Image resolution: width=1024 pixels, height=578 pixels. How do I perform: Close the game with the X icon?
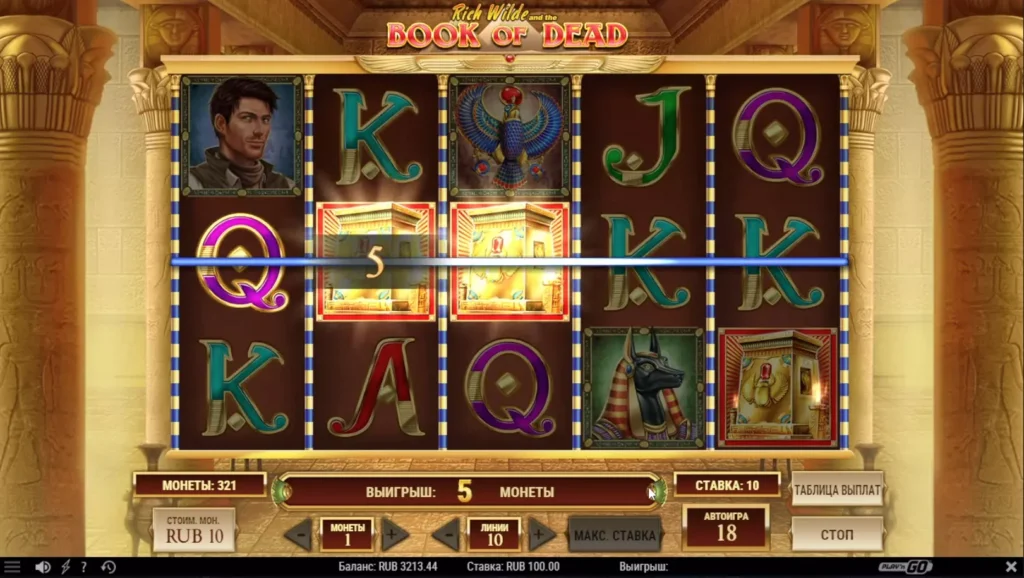1011,567
